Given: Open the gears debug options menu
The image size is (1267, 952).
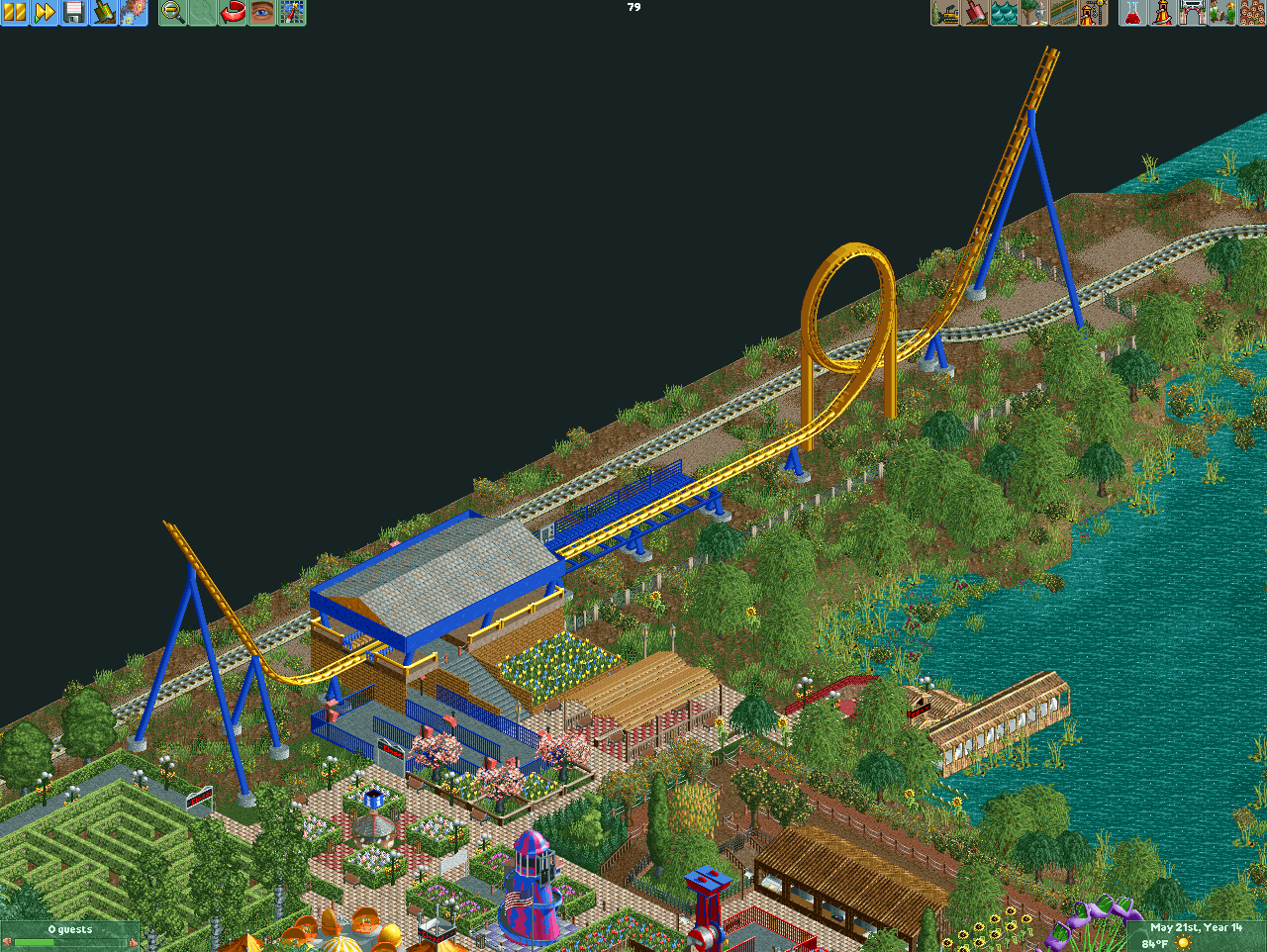Looking at the screenshot, I should click(134, 13).
